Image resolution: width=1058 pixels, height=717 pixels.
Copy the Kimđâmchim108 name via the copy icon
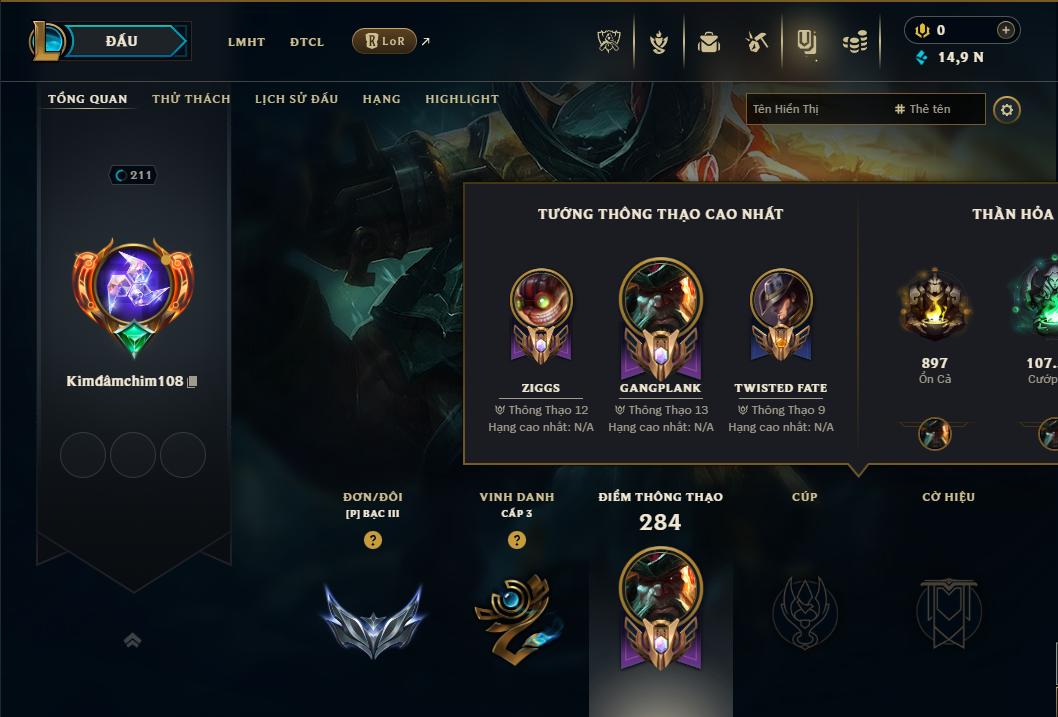[x=192, y=382]
